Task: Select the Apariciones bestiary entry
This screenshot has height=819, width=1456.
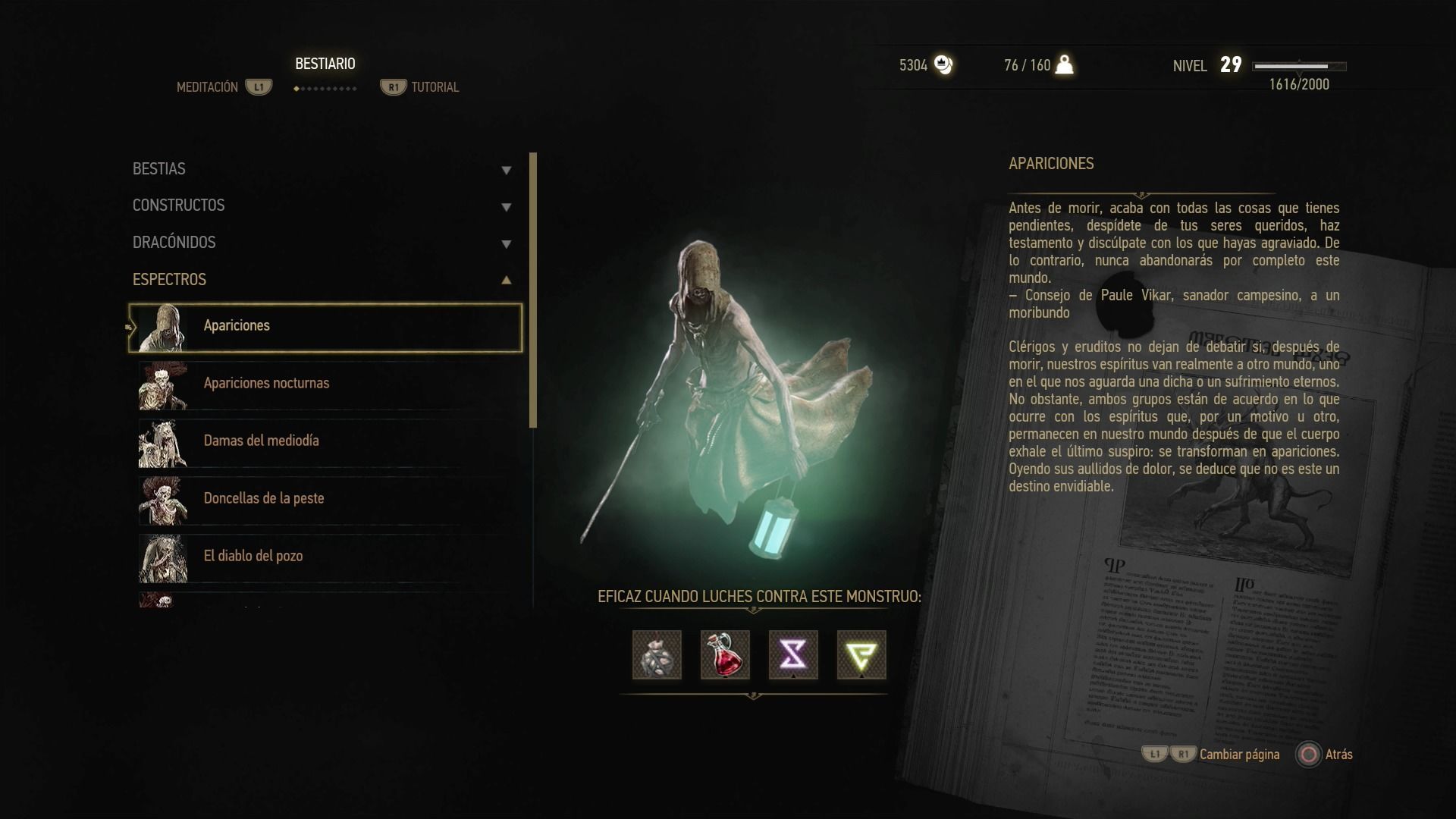Action: pos(326,328)
